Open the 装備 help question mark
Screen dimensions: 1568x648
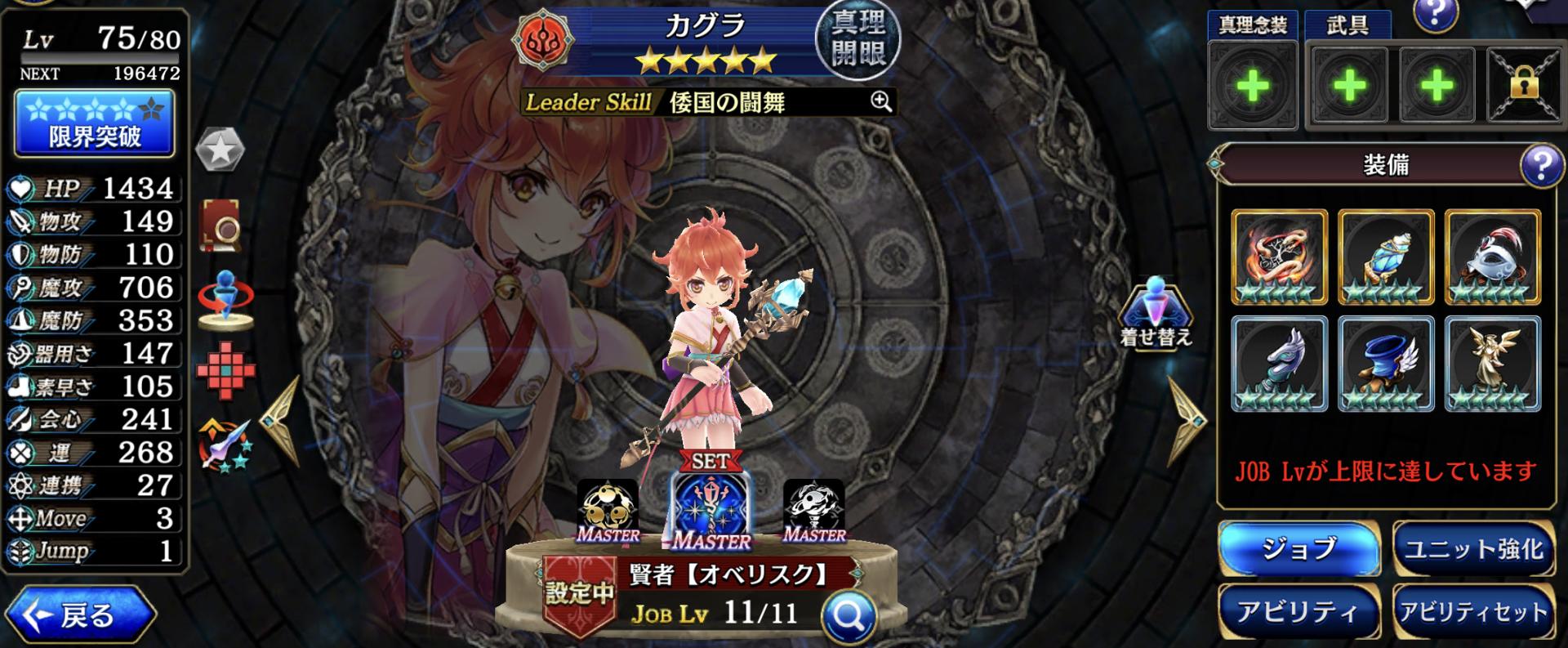(x=1540, y=166)
